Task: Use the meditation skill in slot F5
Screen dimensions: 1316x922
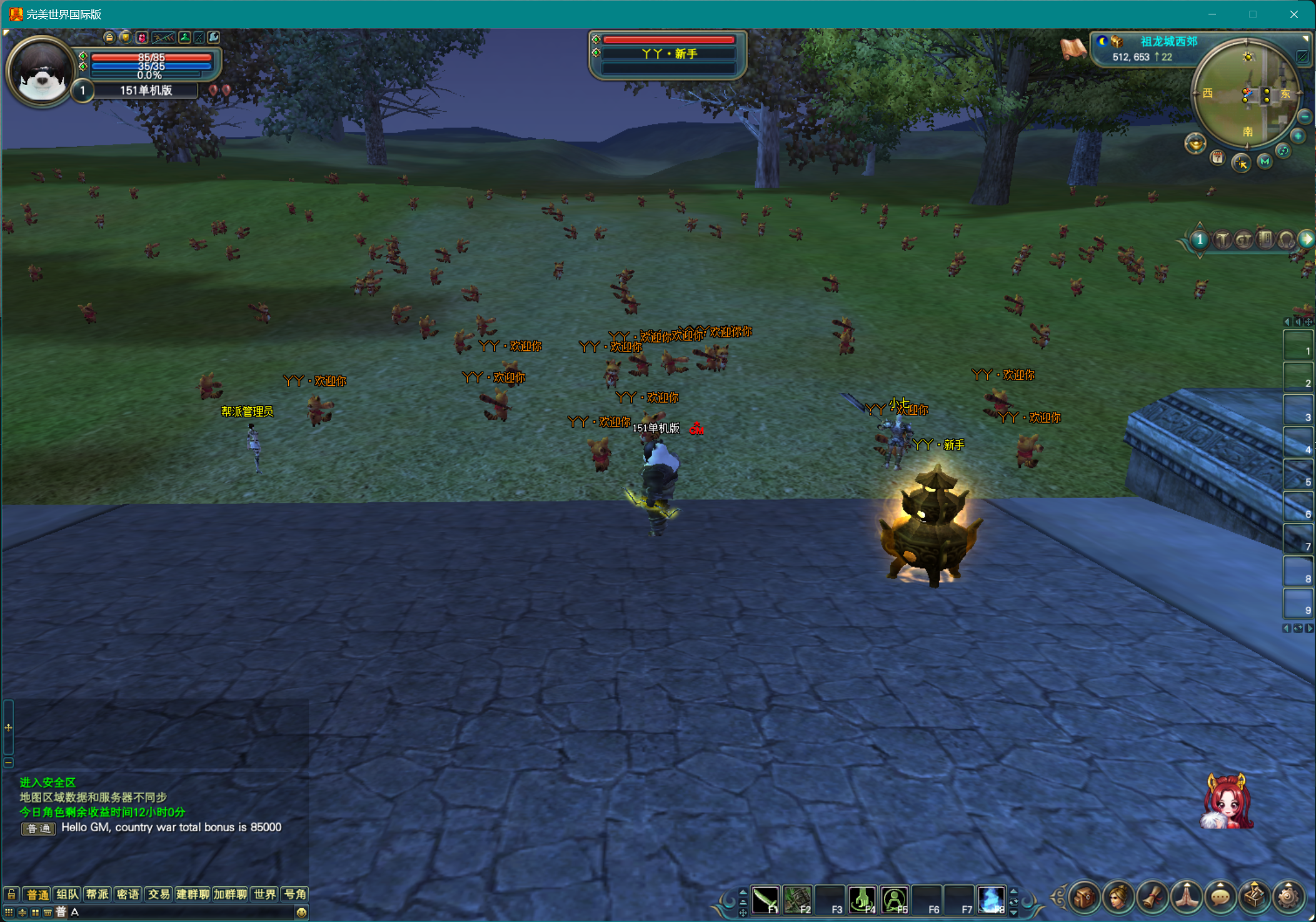Action: (x=895, y=900)
